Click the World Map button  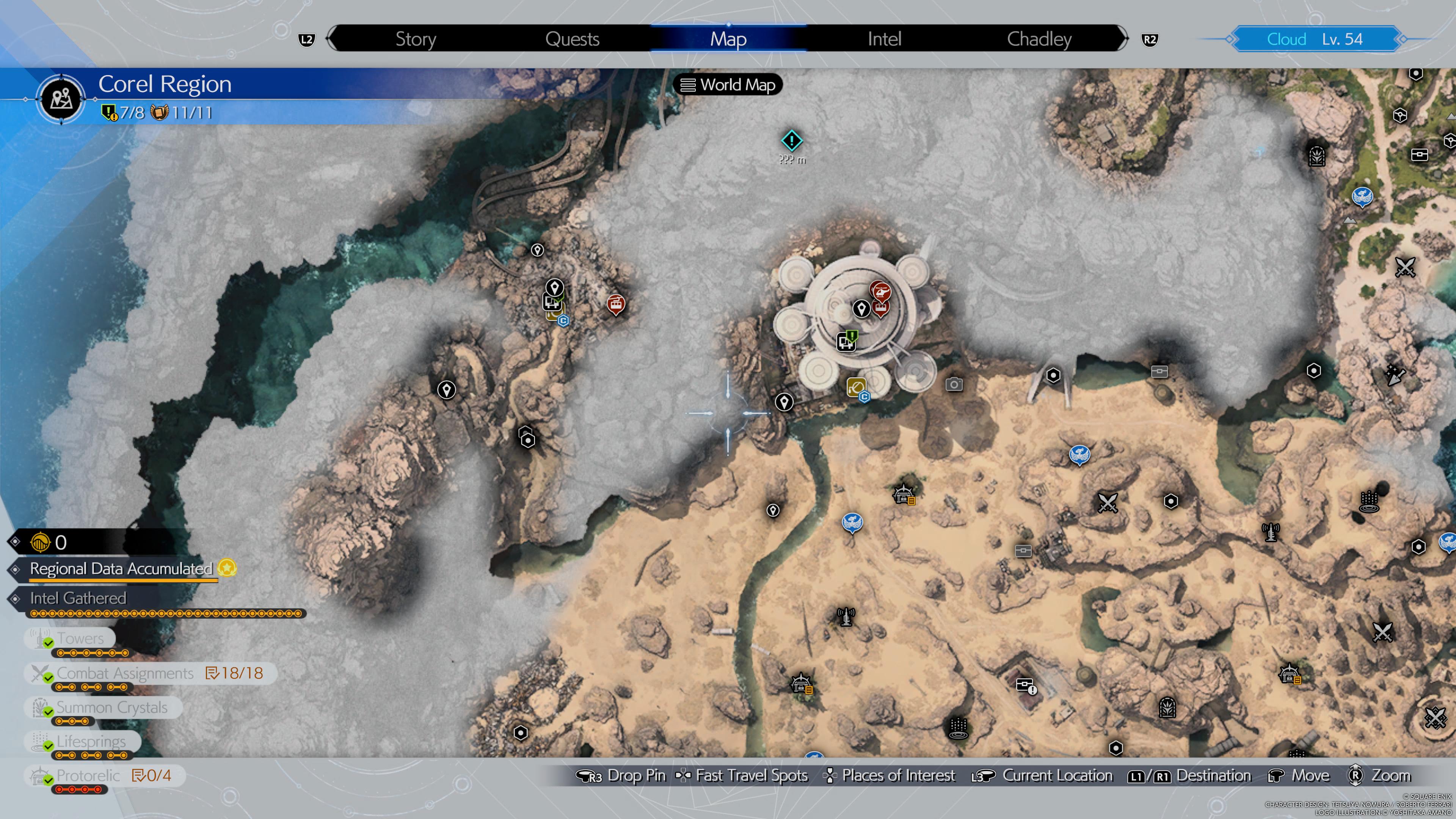728,85
